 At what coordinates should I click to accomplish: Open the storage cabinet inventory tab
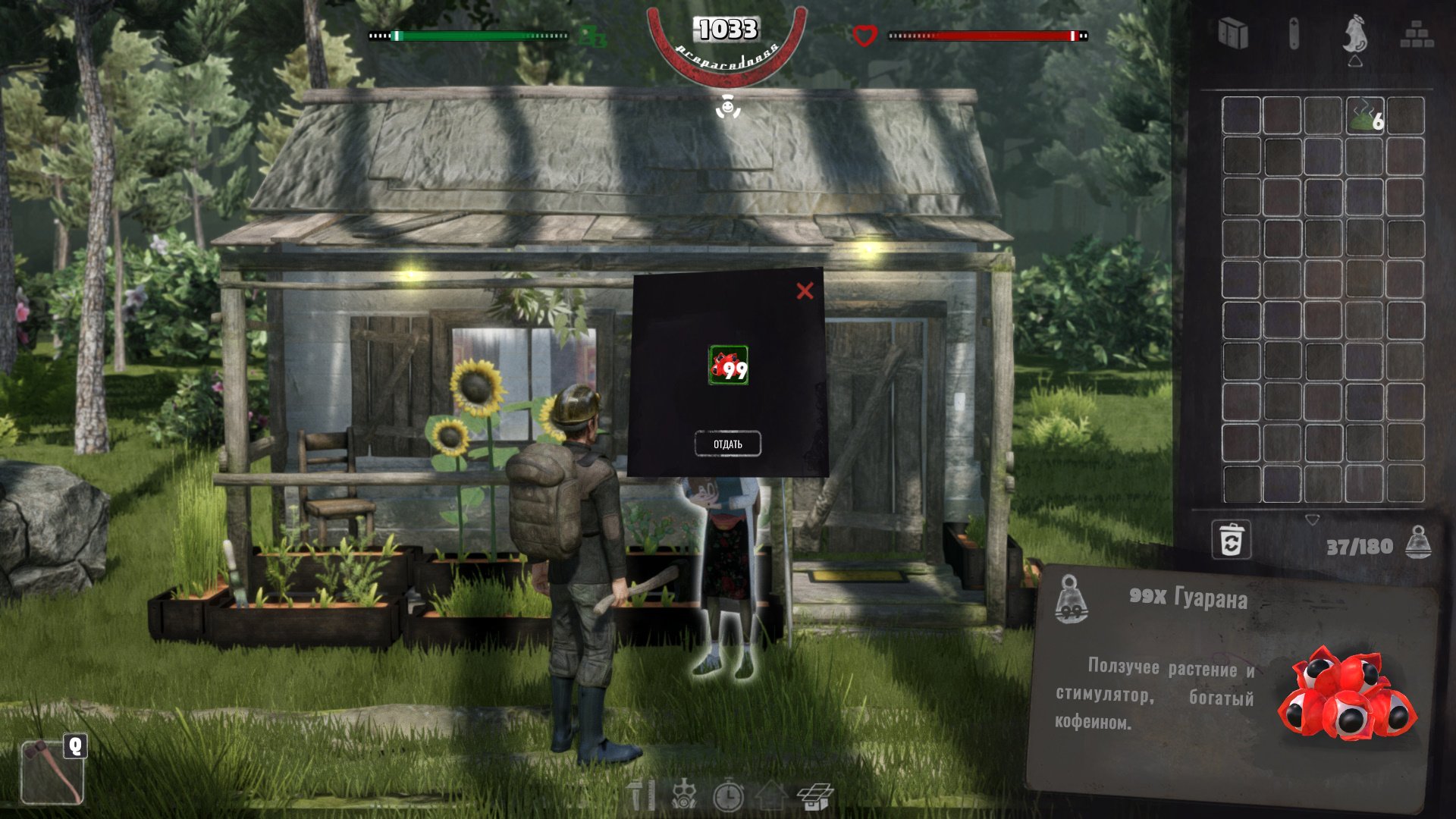pyautogui.click(x=1233, y=34)
